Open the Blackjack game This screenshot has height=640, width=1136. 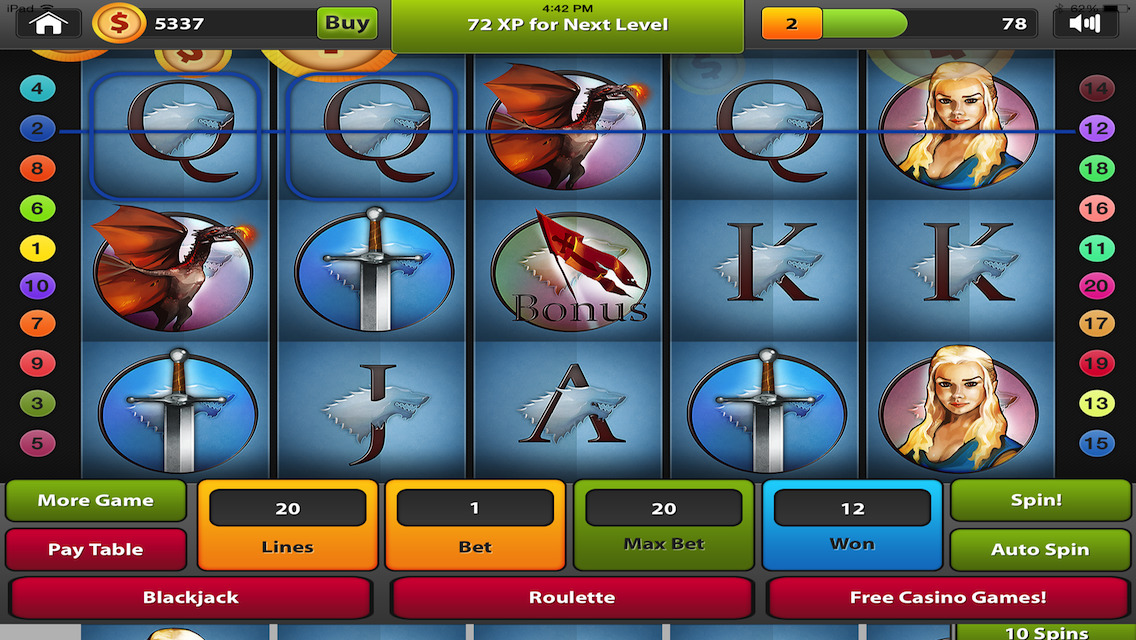[190, 598]
